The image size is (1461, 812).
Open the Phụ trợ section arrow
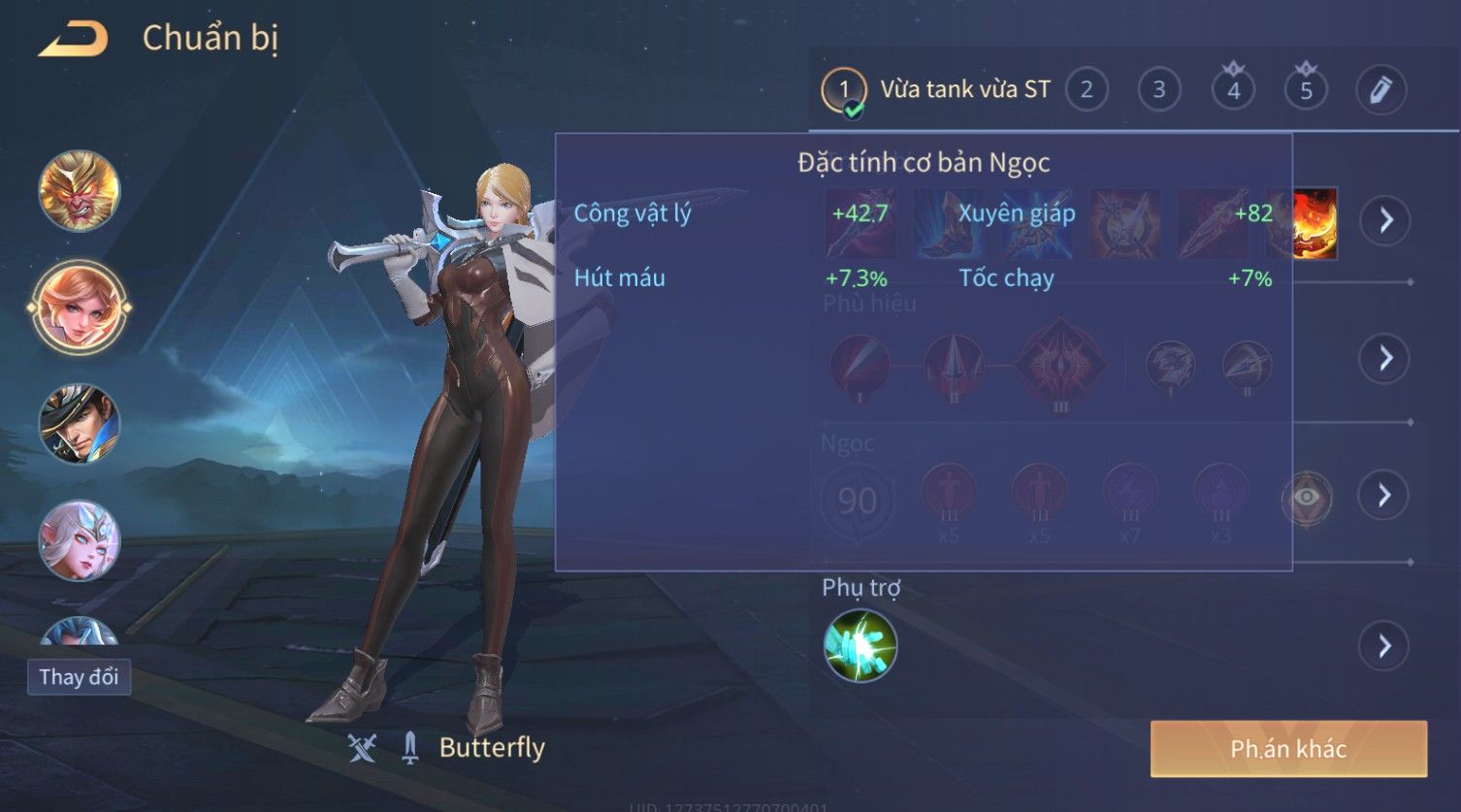[1384, 646]
